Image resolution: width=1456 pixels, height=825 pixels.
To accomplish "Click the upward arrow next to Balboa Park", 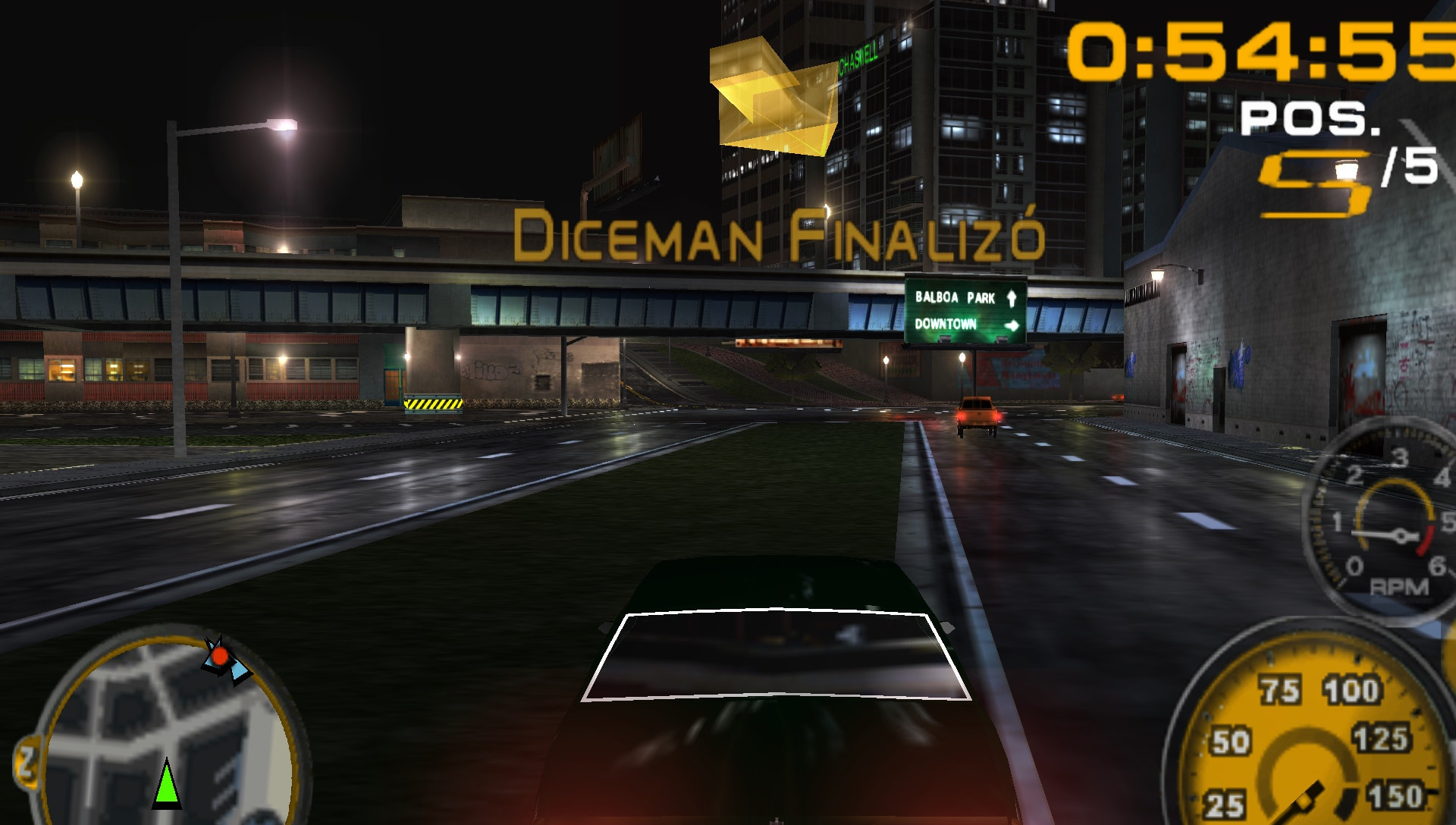I will tap(1011, 297).
